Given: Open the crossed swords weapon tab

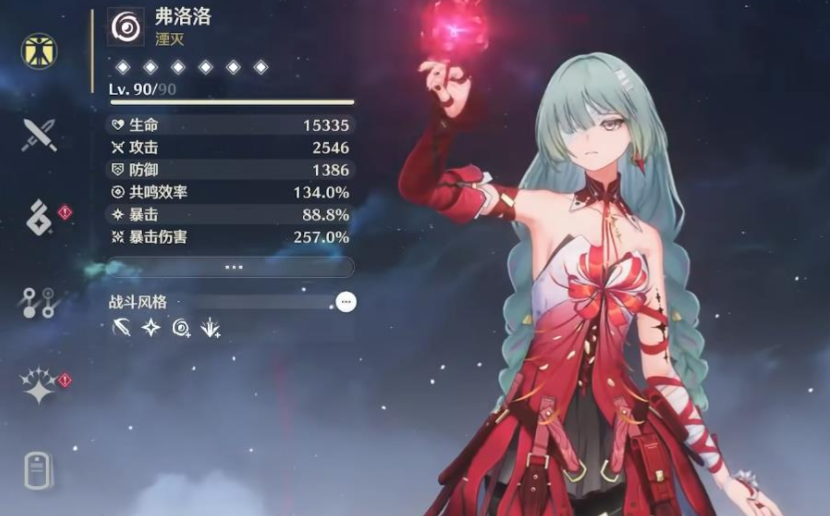Looking at the screenshot, I should tap(39, 133).
